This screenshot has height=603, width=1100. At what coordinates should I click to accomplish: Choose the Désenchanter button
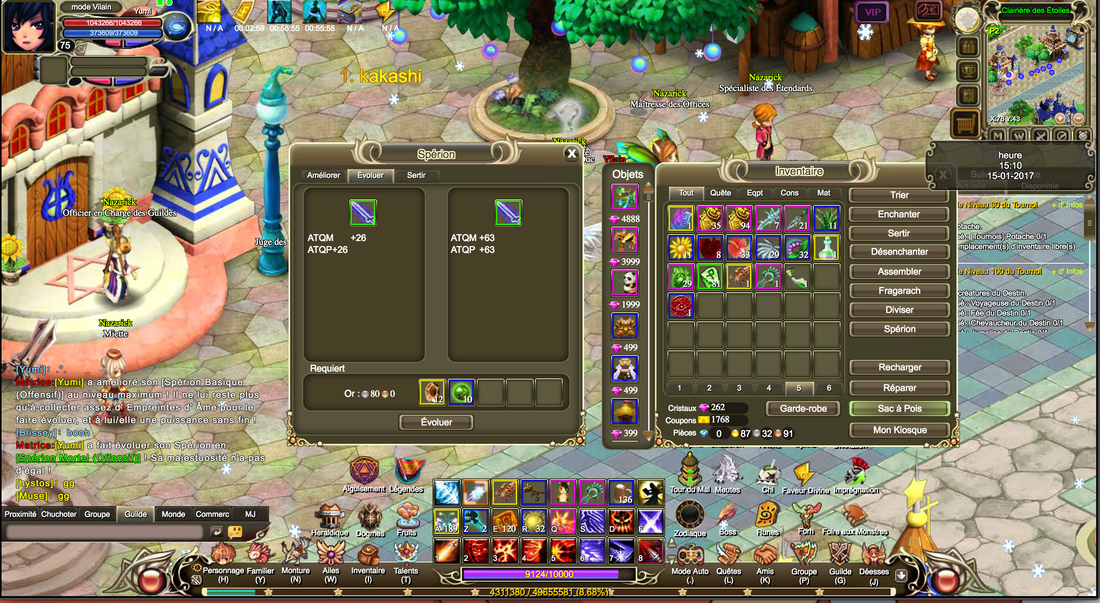point(899,252)
